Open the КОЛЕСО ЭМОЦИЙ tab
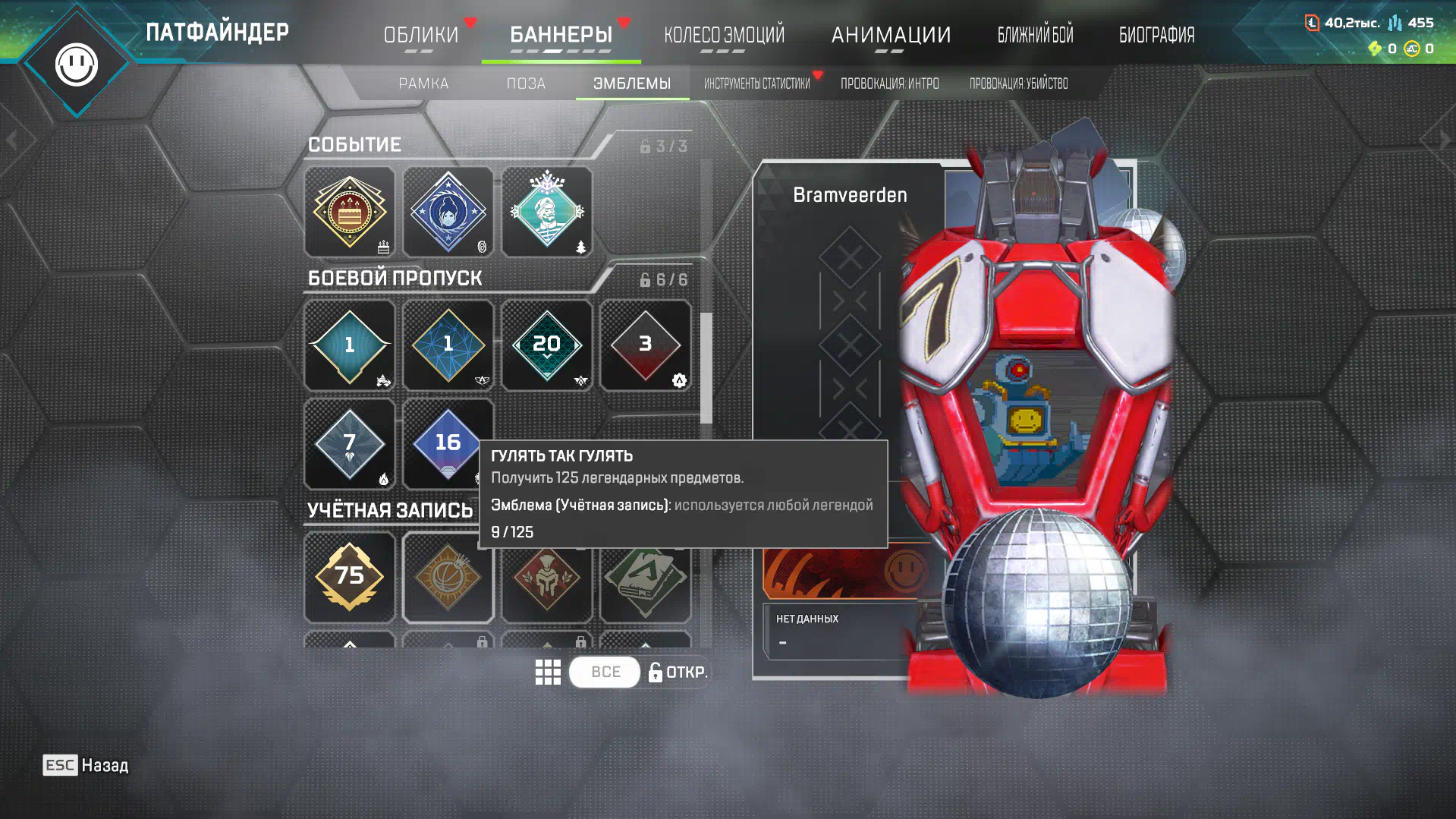Screen dimensions: 1456x819 (x=724, y=35)
